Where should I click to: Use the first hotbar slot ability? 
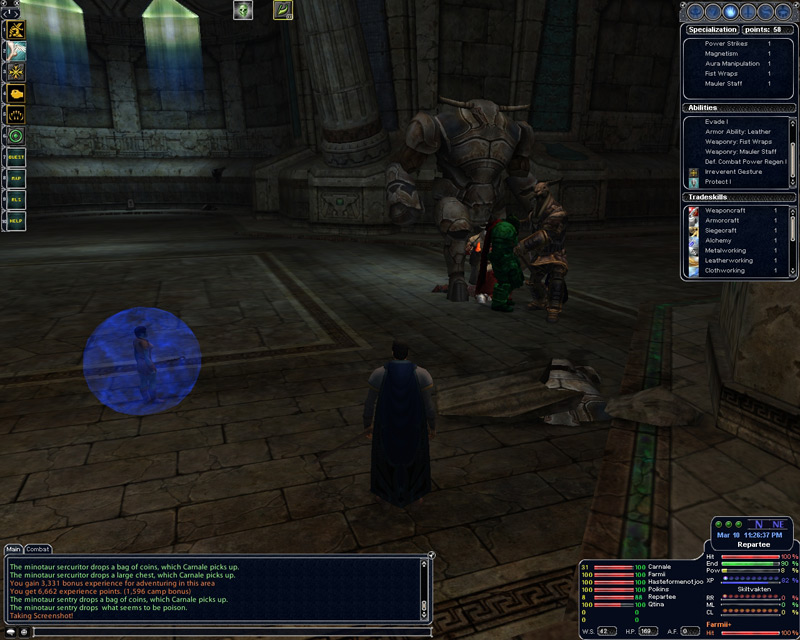pos(16,29)
